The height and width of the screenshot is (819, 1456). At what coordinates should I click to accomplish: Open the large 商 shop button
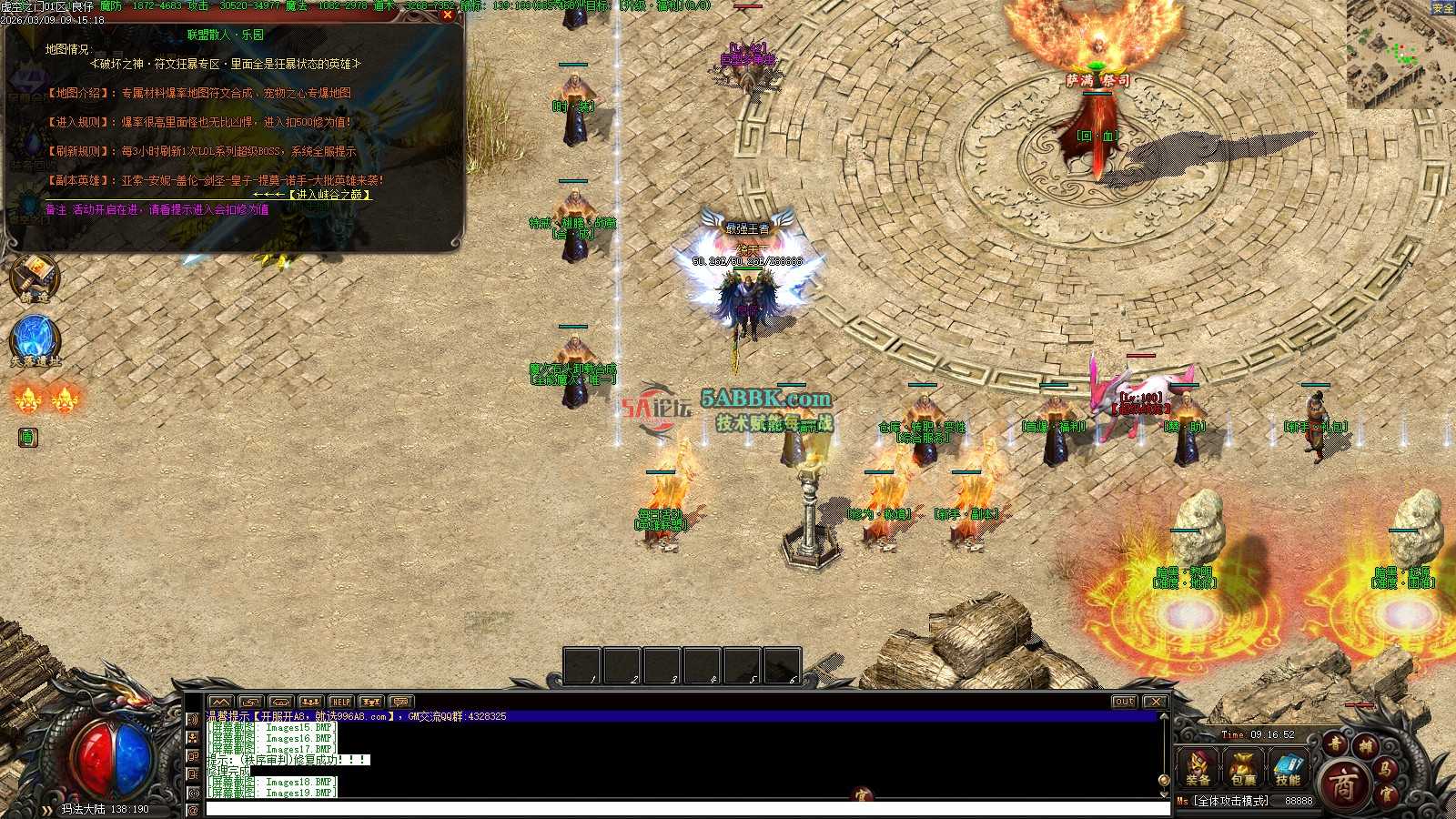point(1343,784)
